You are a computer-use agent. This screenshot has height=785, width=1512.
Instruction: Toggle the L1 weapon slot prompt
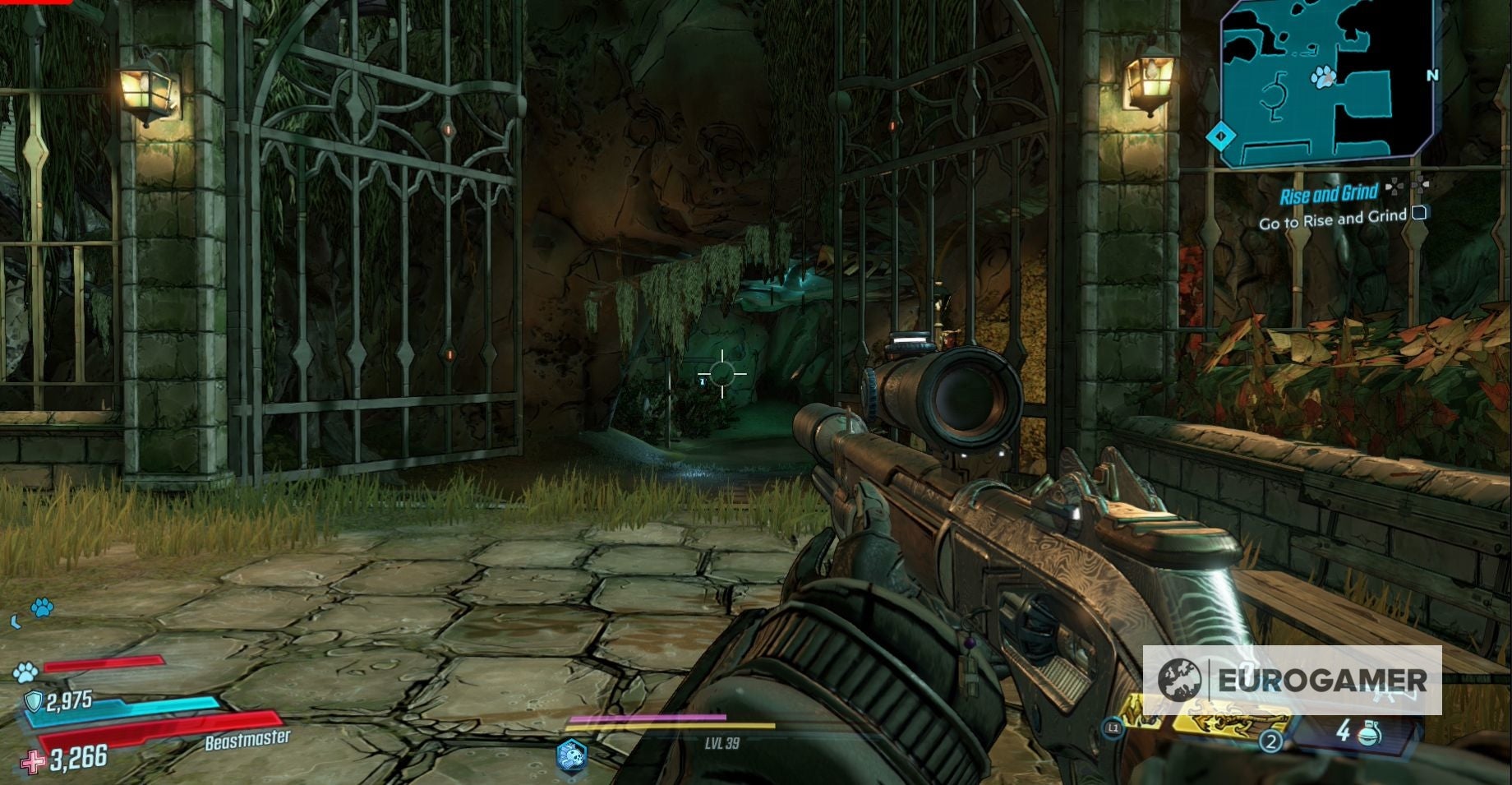1113,727
